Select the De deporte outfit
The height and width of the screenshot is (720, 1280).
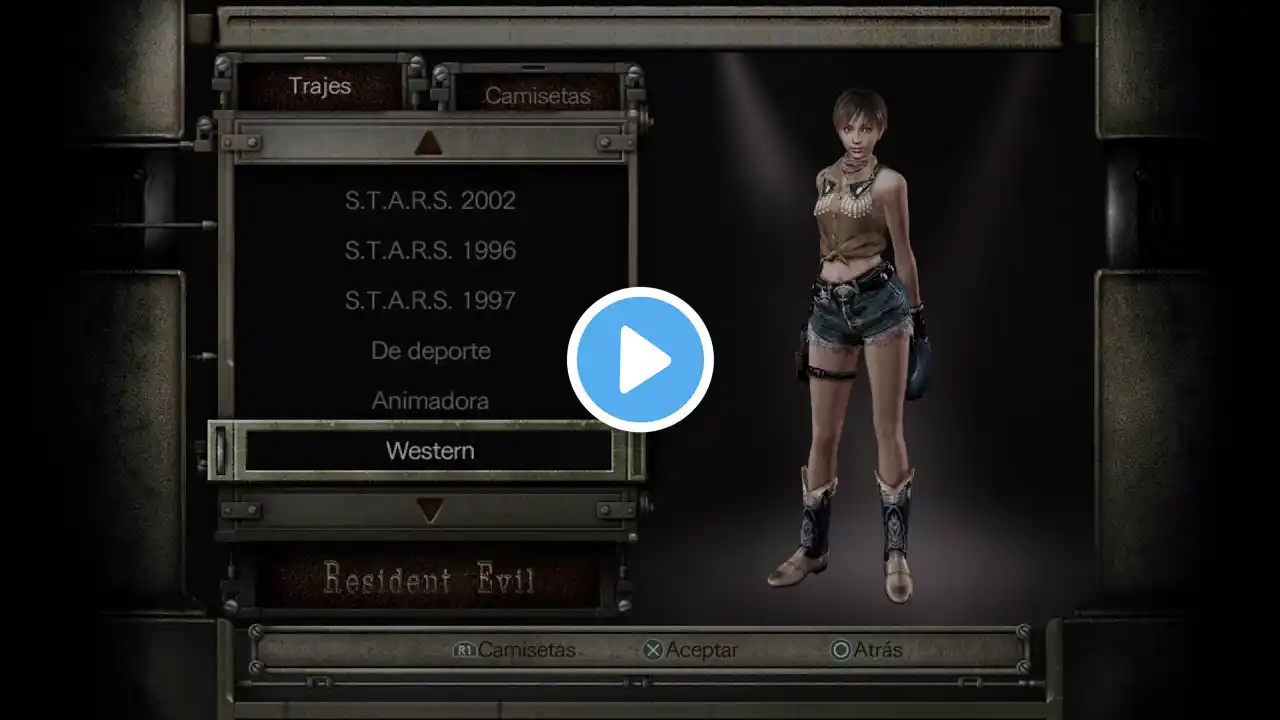tap(430, 351)
